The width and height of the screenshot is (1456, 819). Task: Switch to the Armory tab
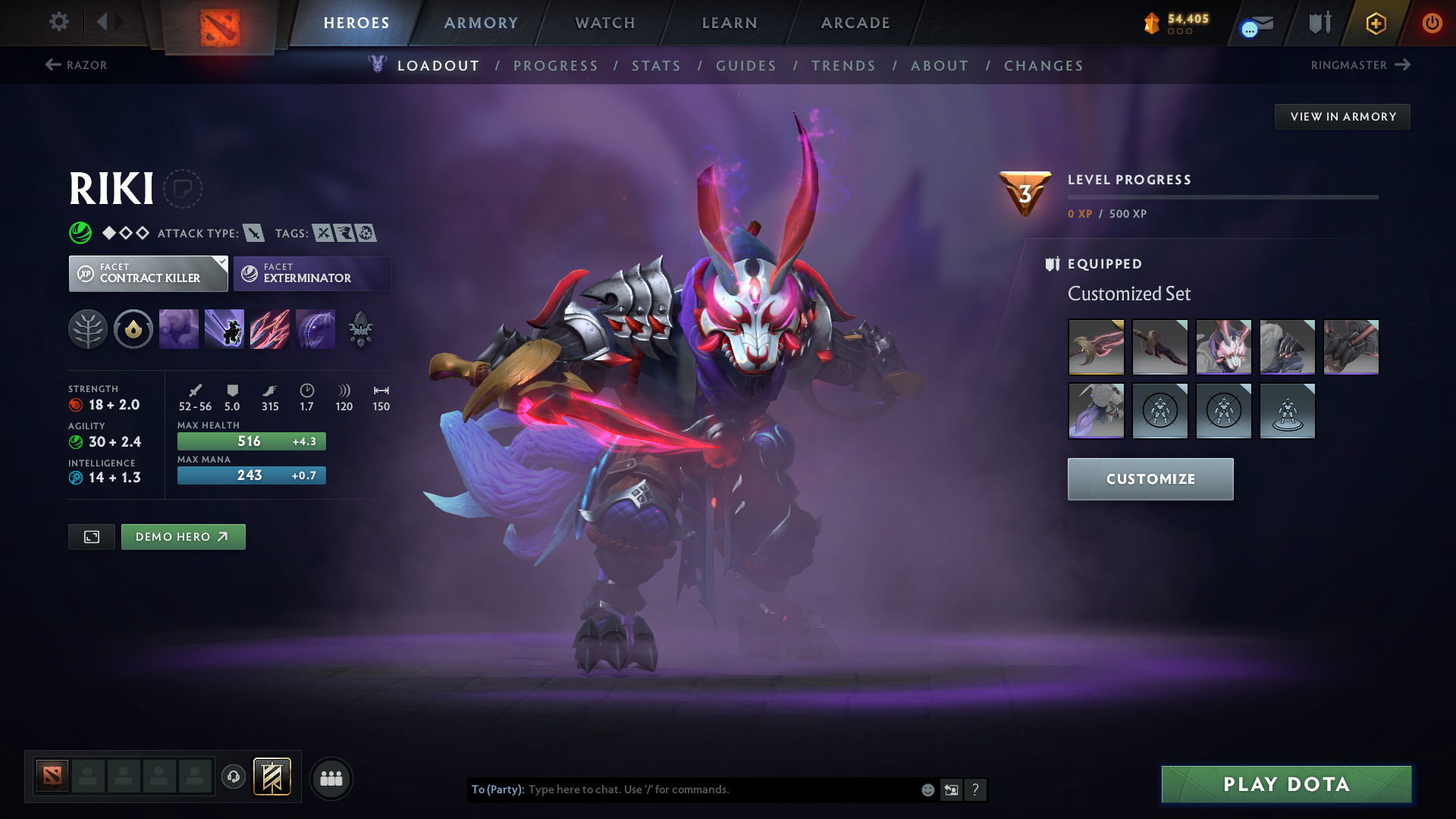pyautogui.click(x=482, y=23)
